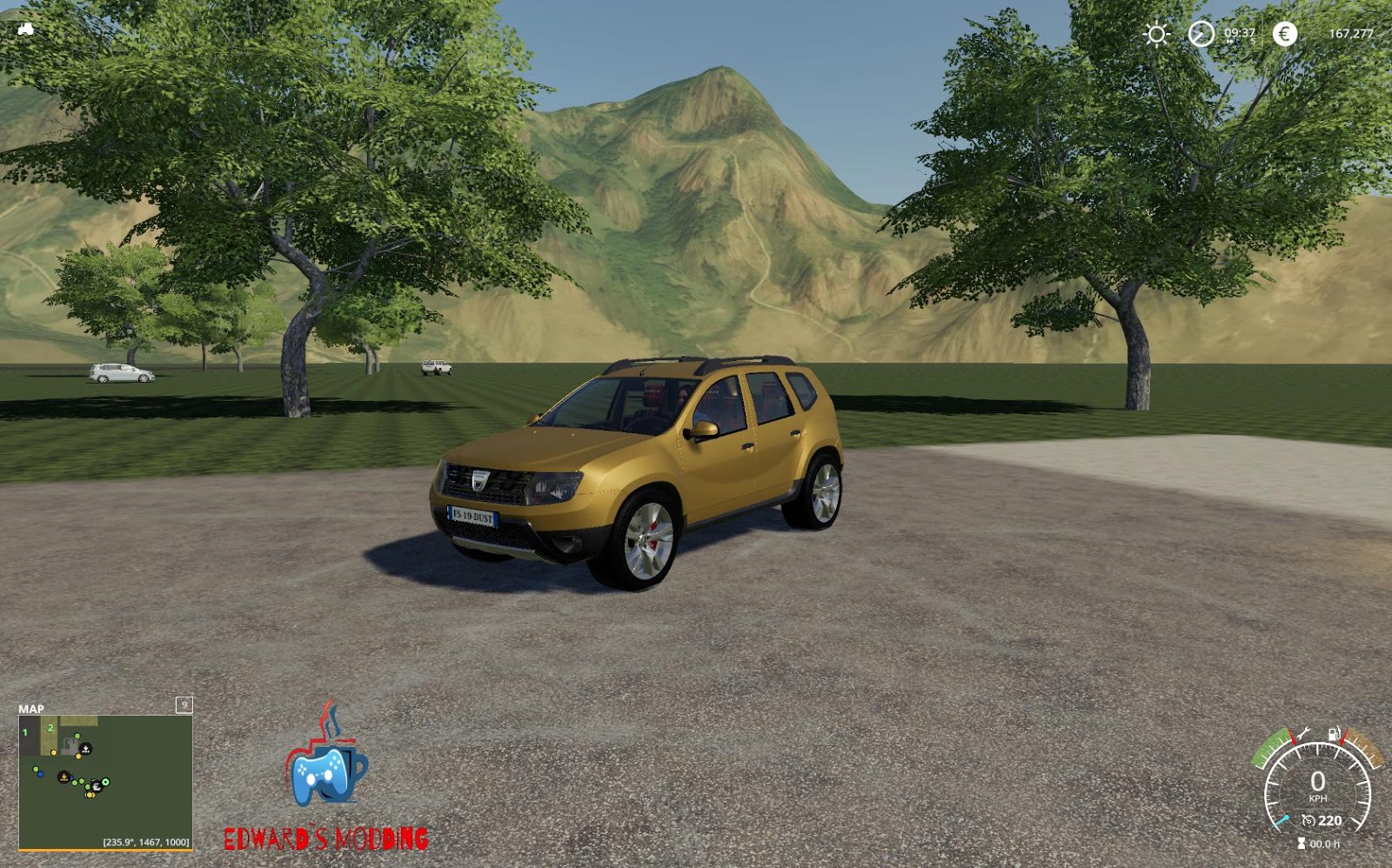Screen dimensions: 1392x868
Task: Click the fuel capacity icon beside 220
Action: (1308, 820)
